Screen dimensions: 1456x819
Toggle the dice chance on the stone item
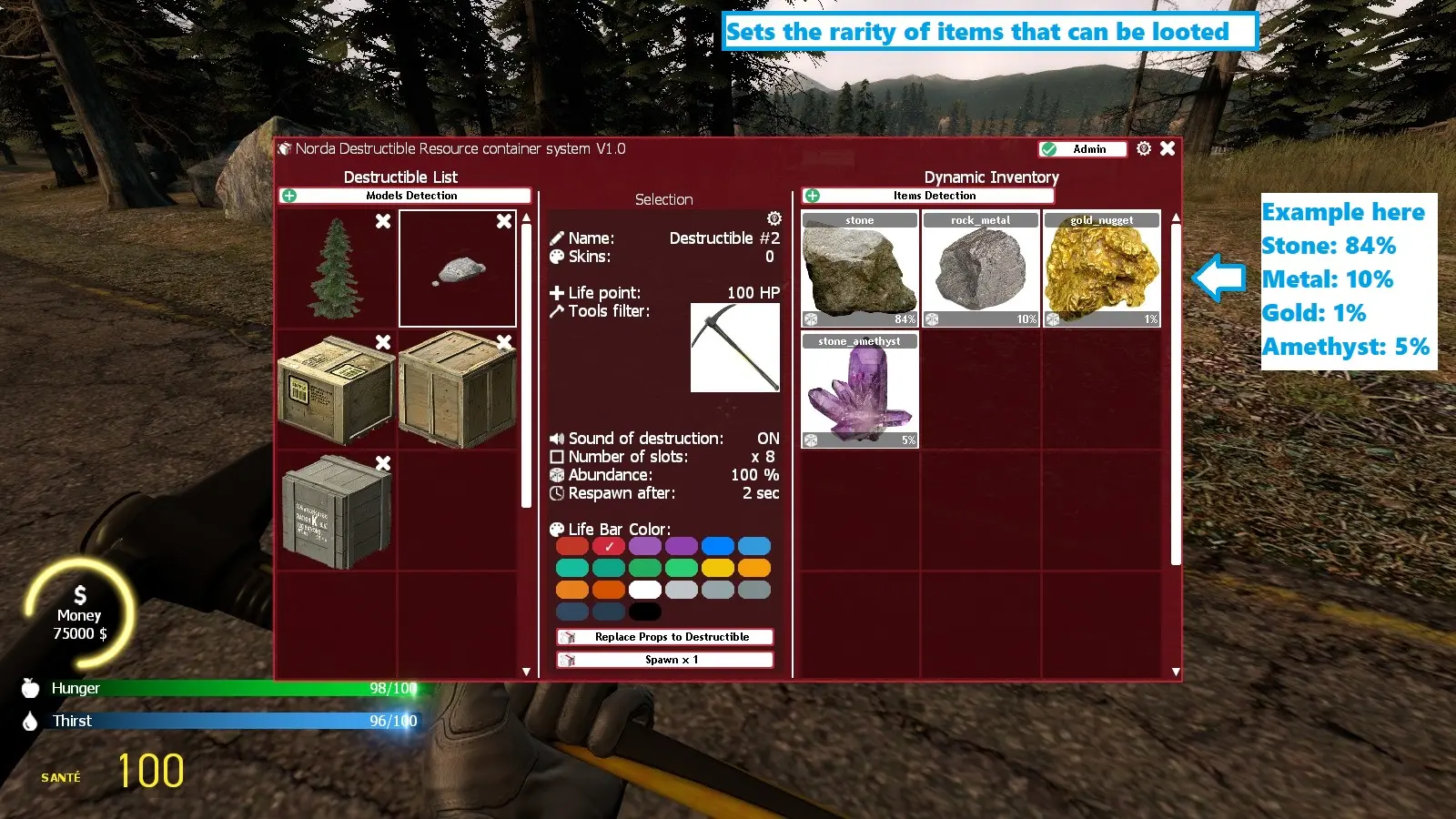pos(810,318)
